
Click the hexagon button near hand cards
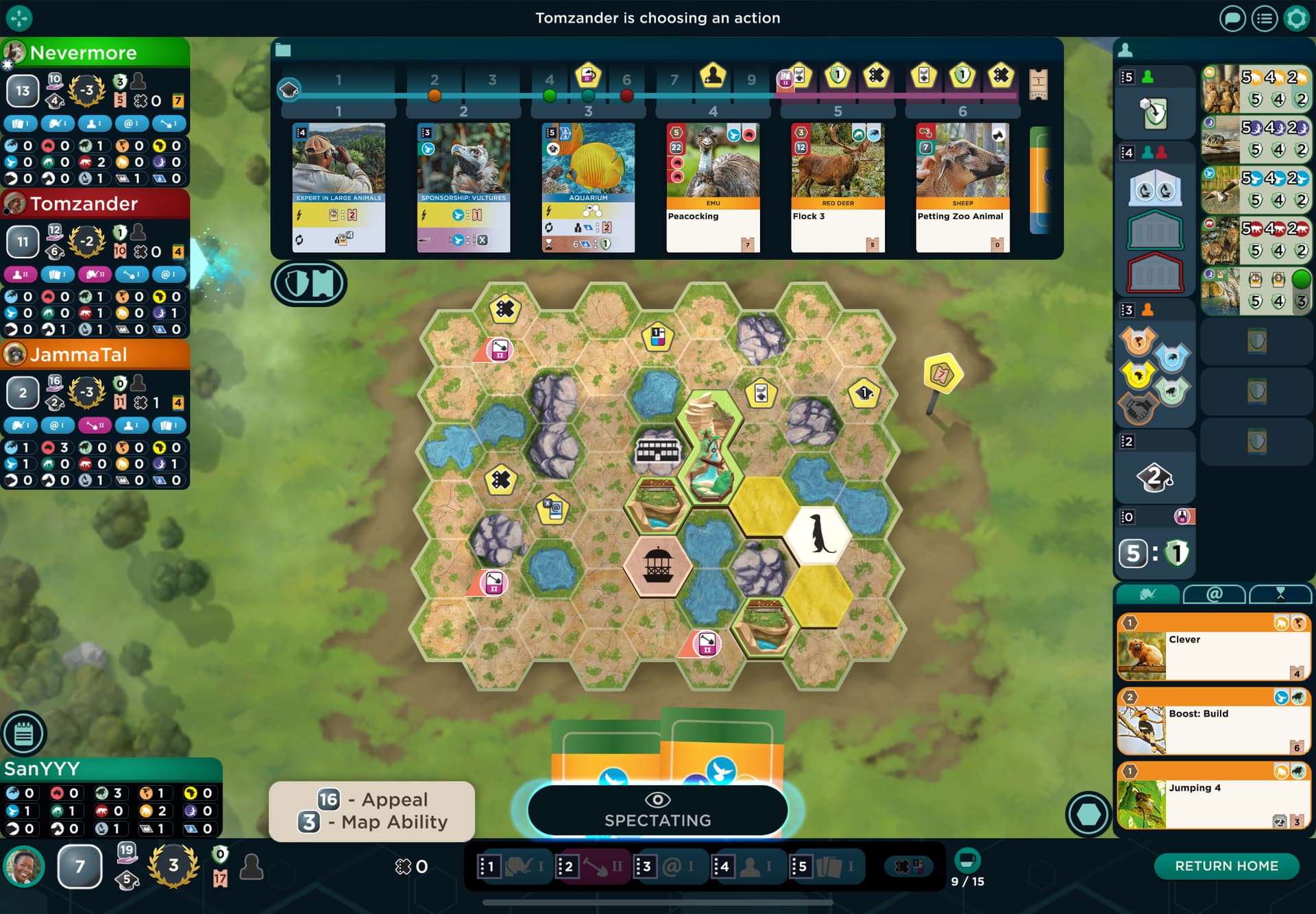coord(1088,814)
